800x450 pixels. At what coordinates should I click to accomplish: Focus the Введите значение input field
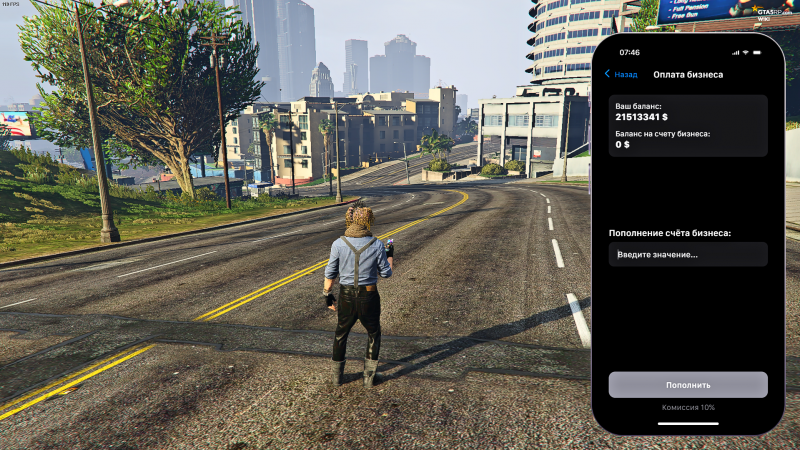tap(688, 254)
